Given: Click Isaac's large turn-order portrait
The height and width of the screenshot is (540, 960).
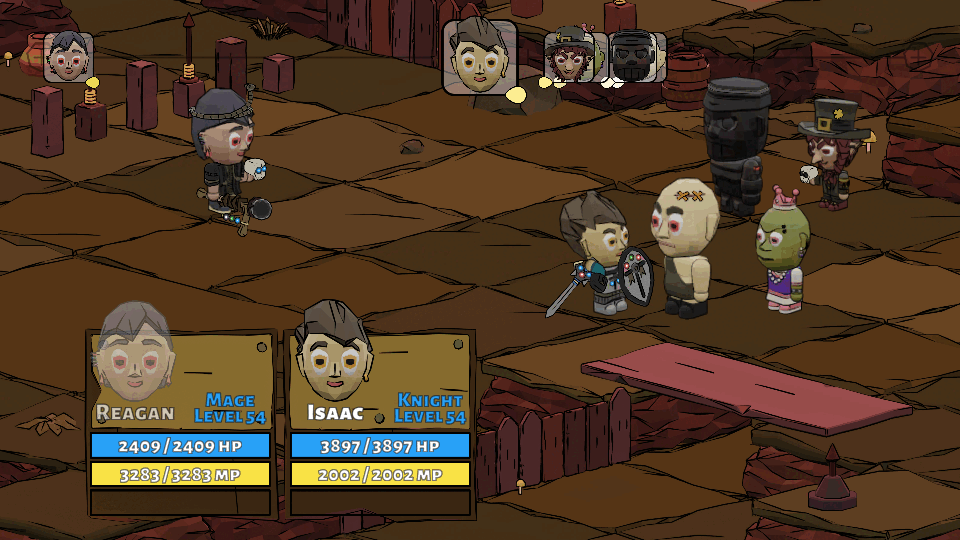Looking at the screenshot, I should [480, 57].
